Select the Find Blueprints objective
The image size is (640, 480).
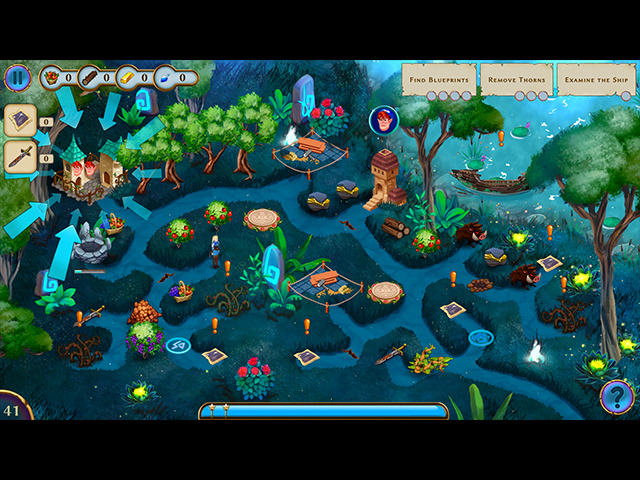coord(439,79)
